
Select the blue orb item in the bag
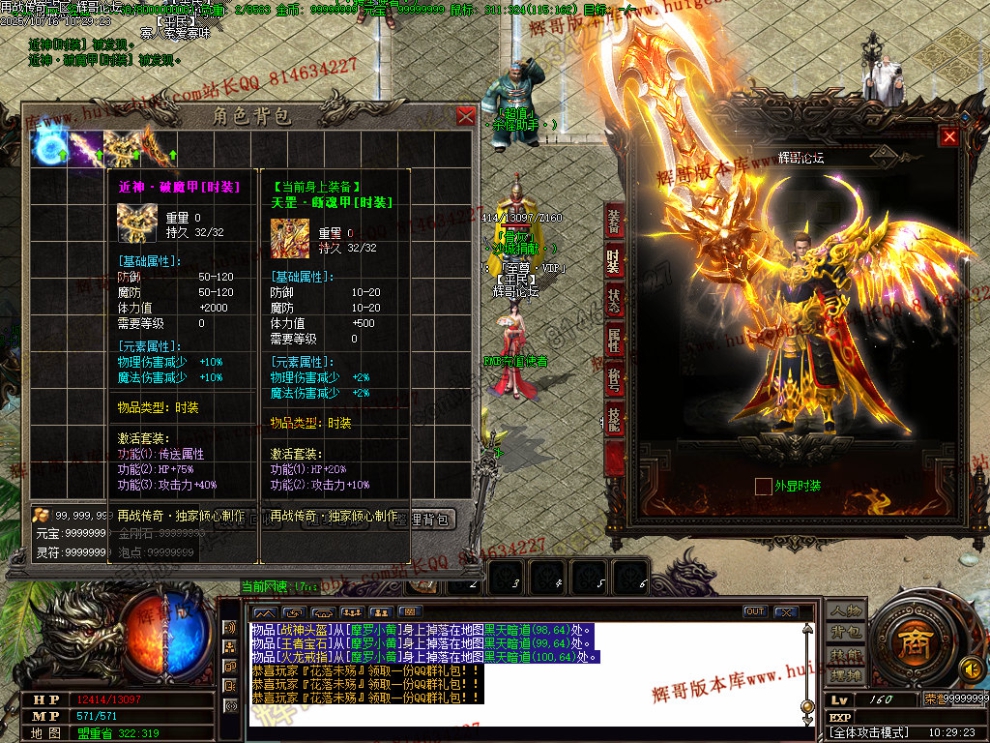48,146
